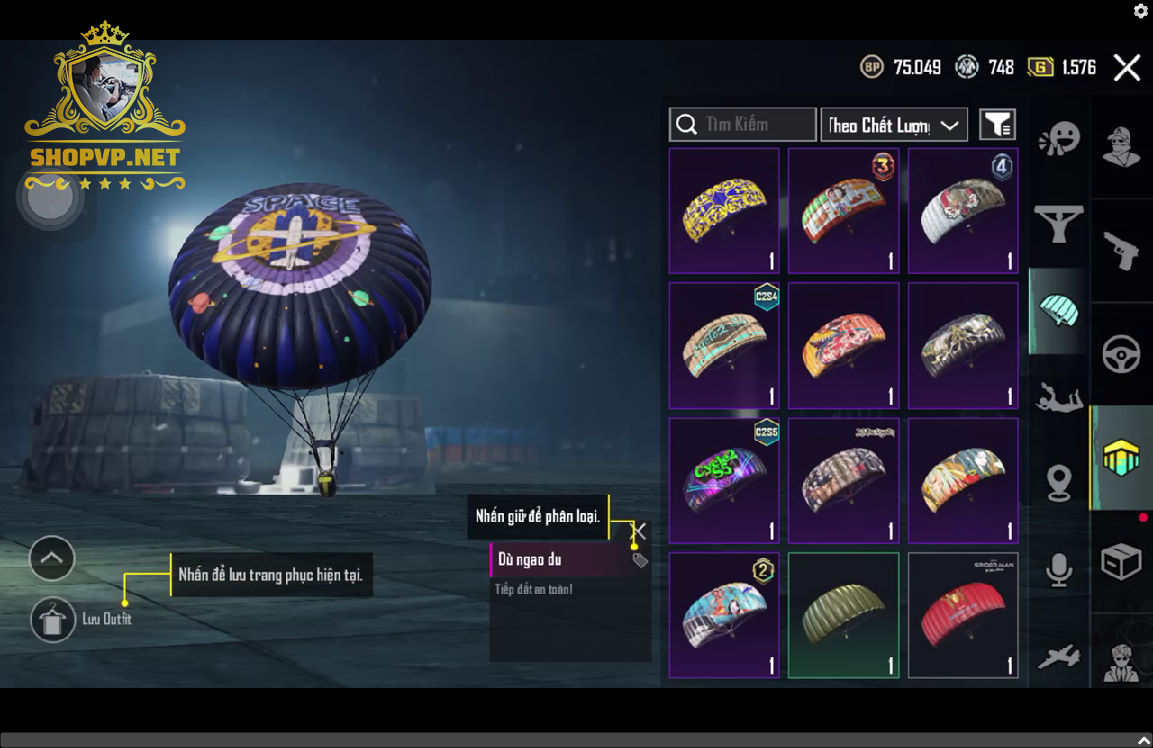Open the microphone voice tab
This screenshot has width=1153, height=748.
pos(1058,569)
